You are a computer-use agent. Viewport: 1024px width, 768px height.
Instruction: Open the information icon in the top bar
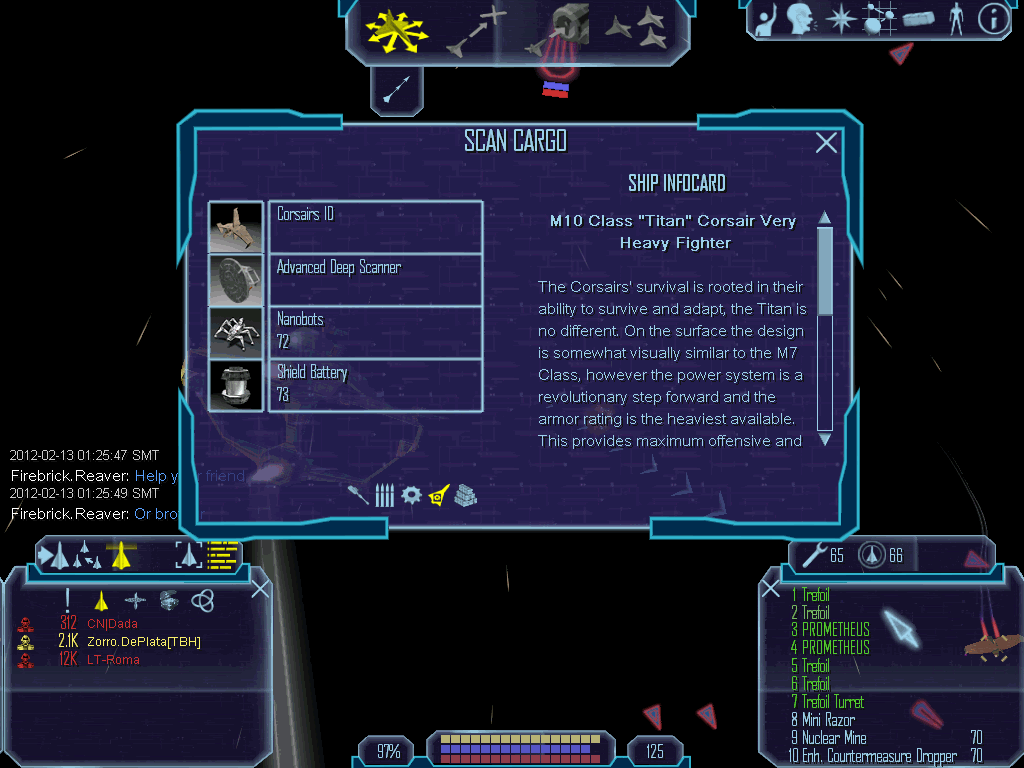pyautogui.click(x=992, y=19)
